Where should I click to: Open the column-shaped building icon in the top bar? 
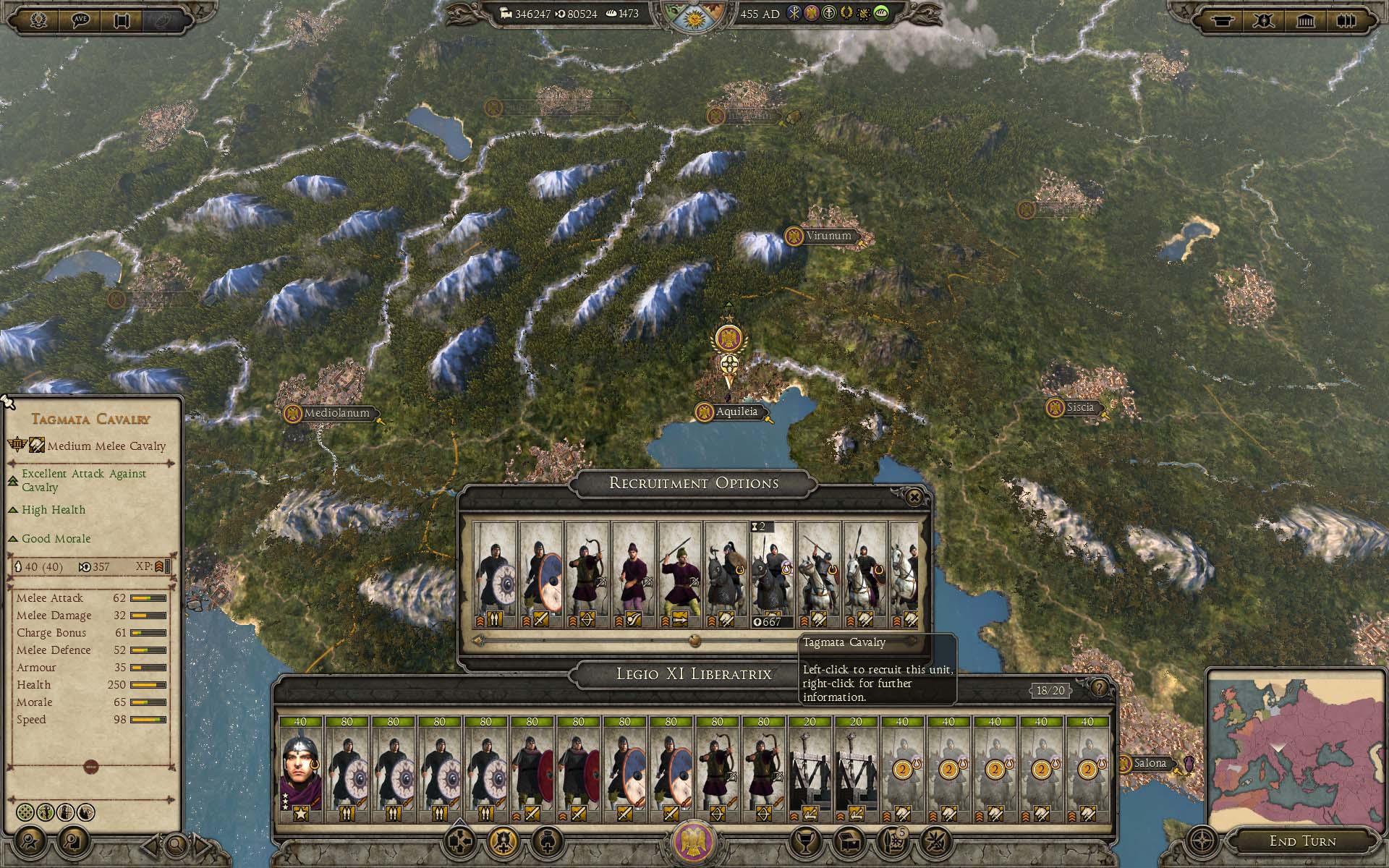click(x=1306, y=20)
